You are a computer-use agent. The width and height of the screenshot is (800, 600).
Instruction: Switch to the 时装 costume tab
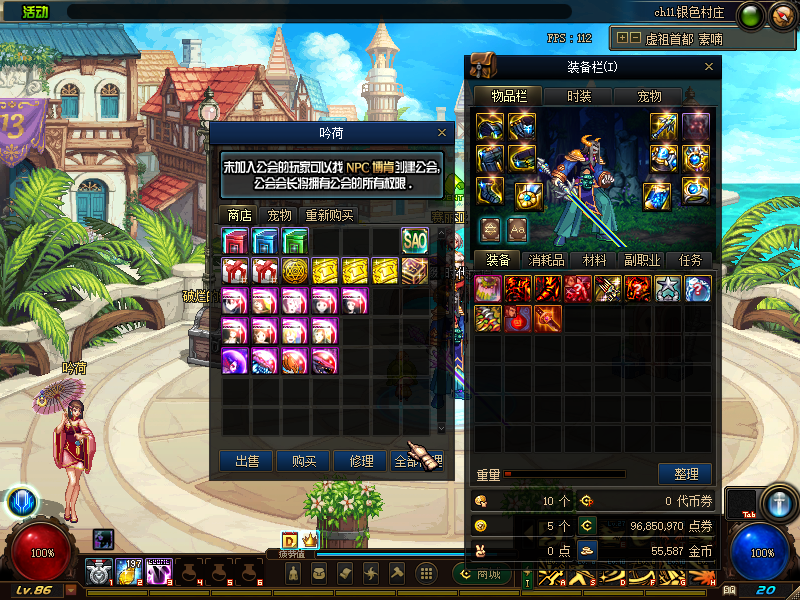point(579,96)
